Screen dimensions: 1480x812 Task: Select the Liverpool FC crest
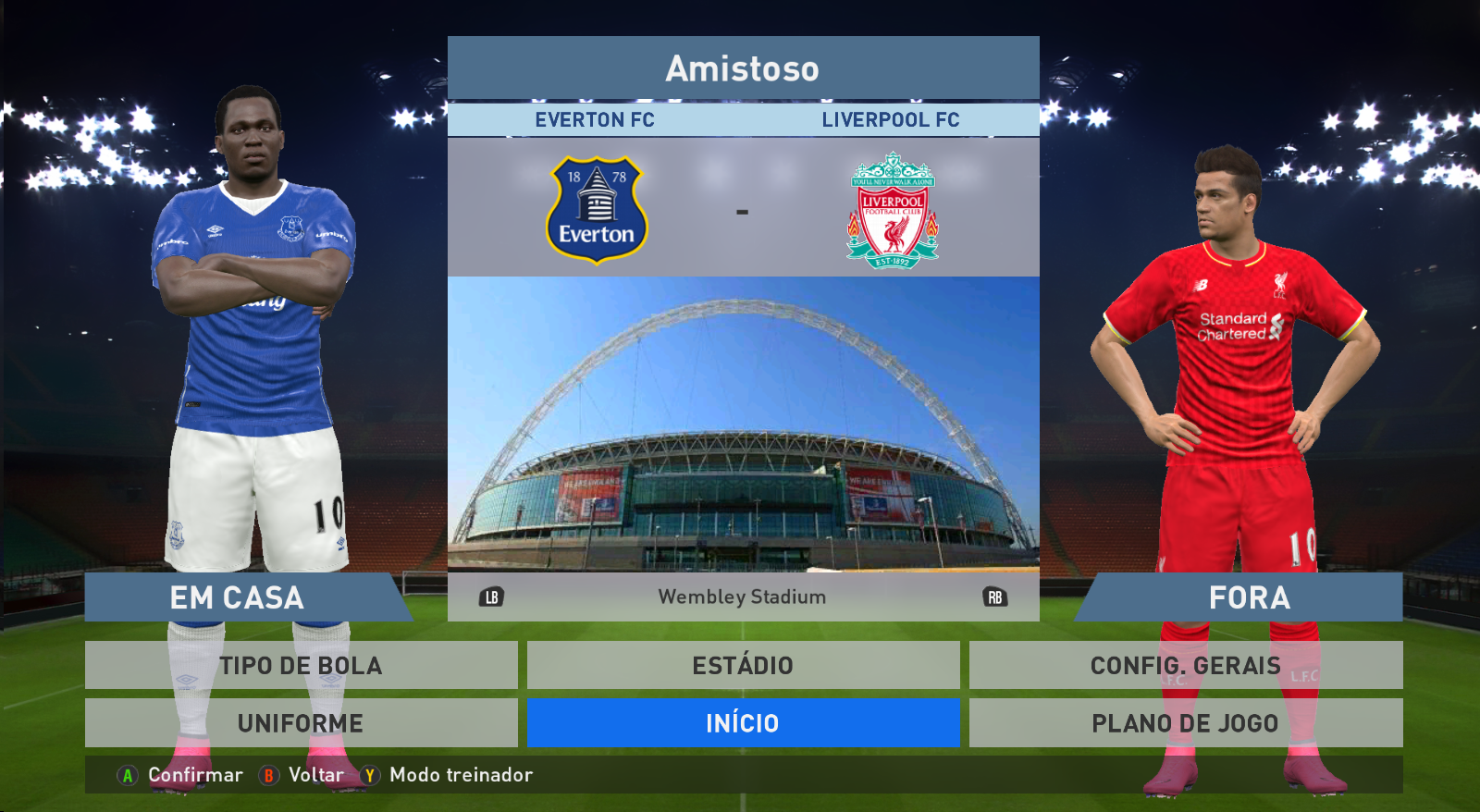pyautogui.click(x=893, y=210)
